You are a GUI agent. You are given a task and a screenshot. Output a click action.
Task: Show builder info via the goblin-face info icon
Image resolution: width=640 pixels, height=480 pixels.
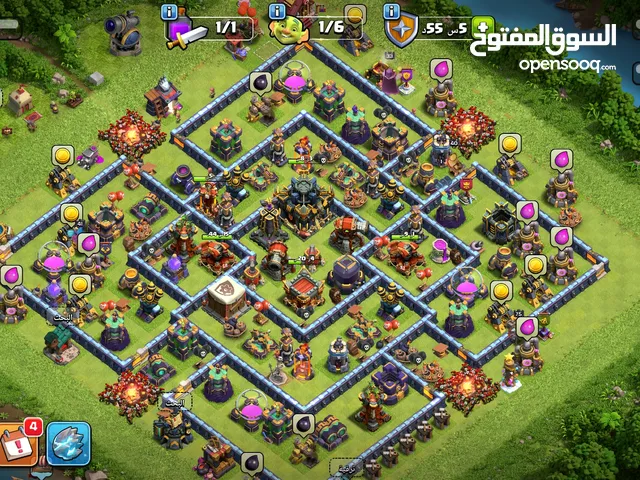277,11
